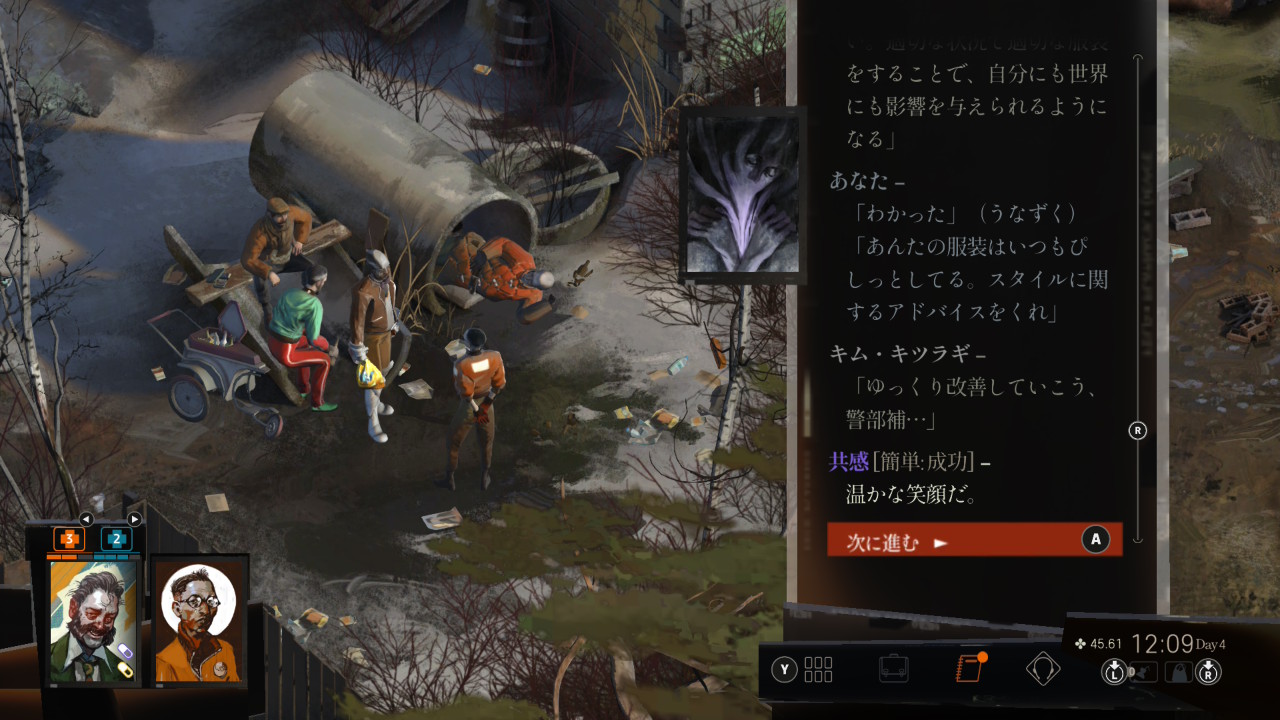This screenshot has height=720, width=1280.
Task: Use the orange health healing cross
Action: coord(69,539)
